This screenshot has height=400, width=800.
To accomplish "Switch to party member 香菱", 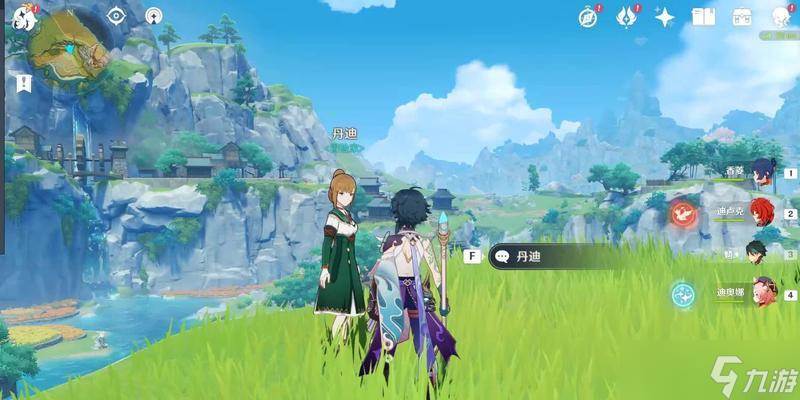I will [763, 171].
